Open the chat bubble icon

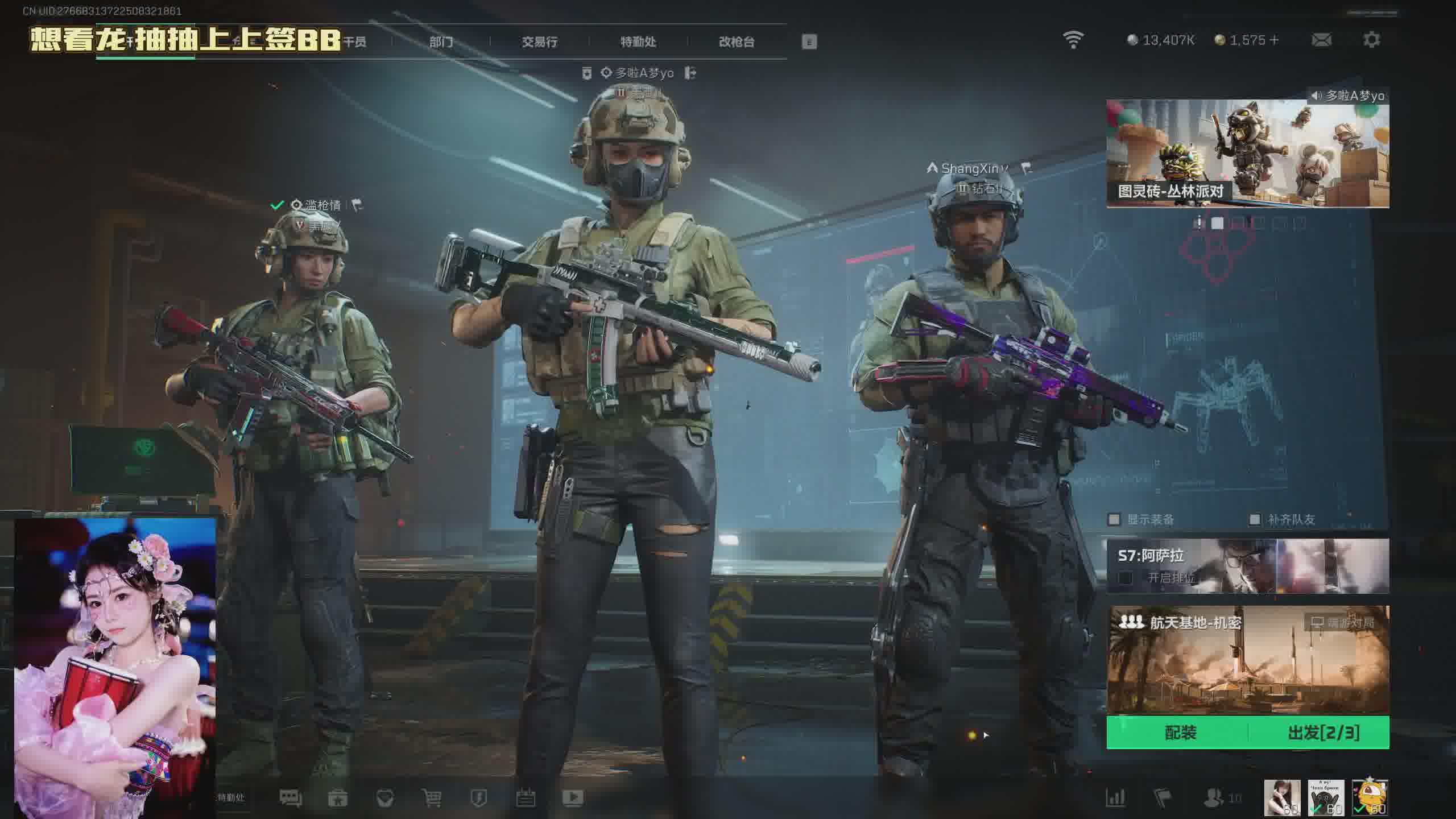291,798
